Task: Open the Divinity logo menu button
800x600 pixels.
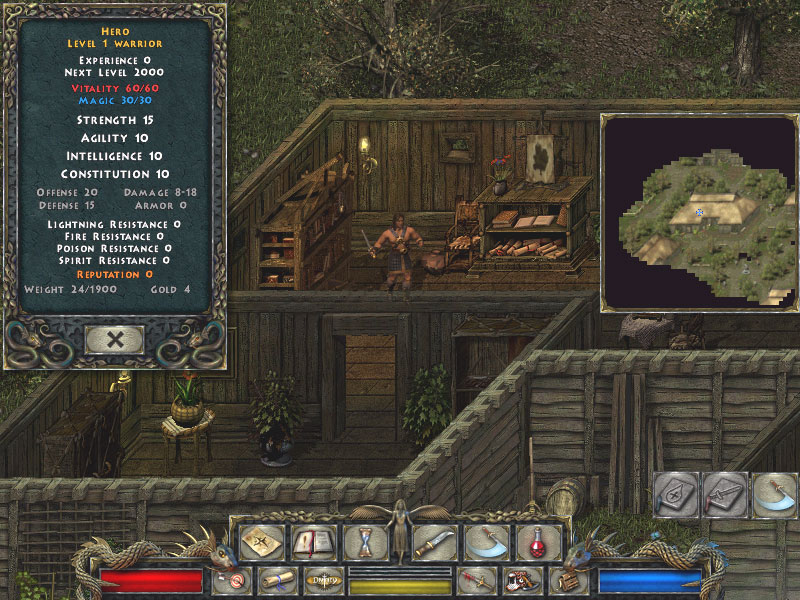Action: (x=324, y=580)
